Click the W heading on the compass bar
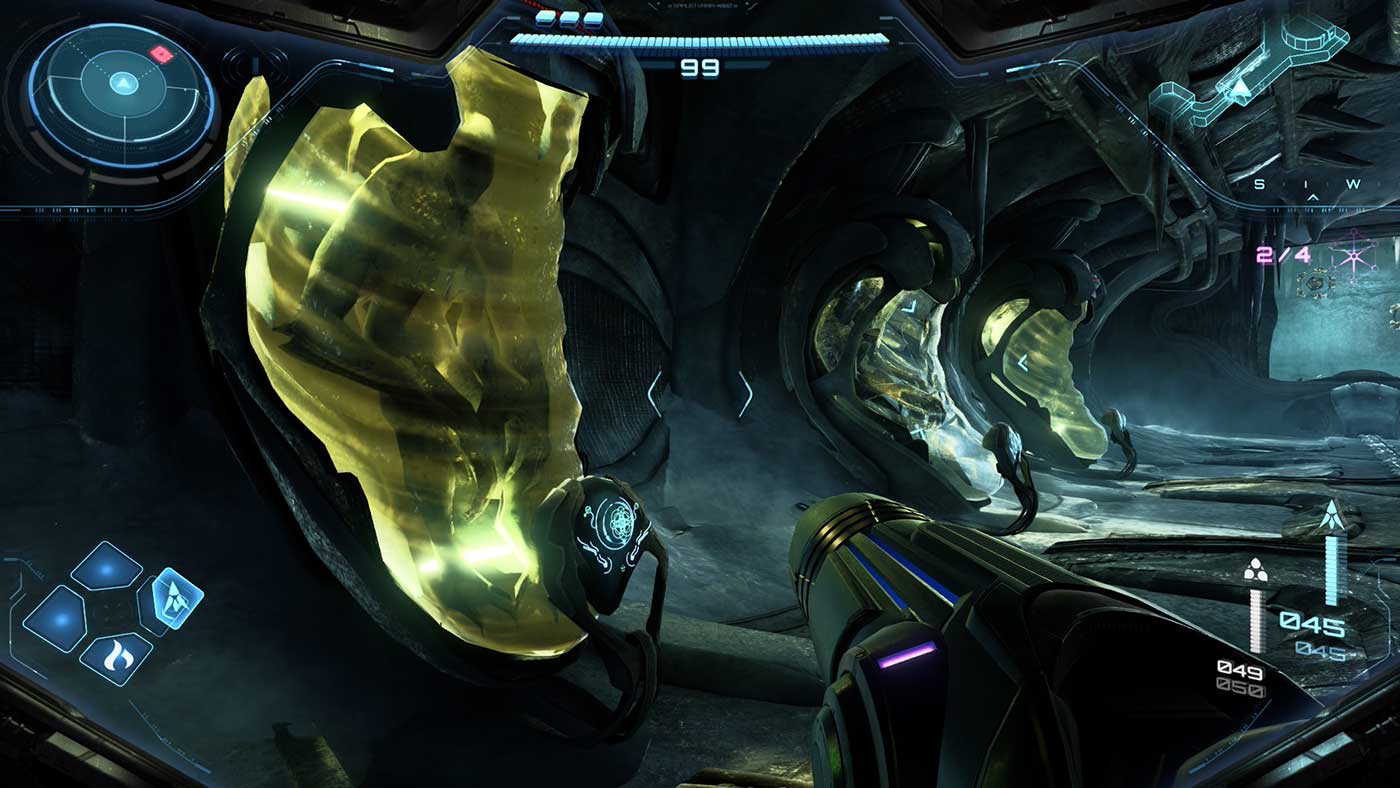 (x=1353, y=183)
